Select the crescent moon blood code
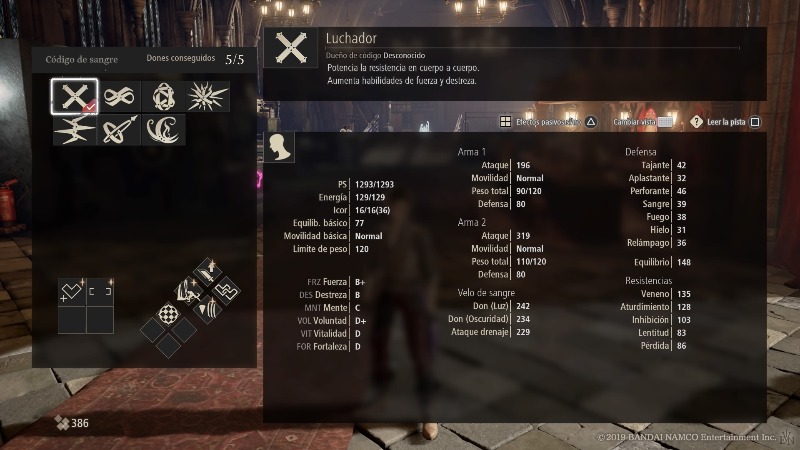800x450 pixels. 163,131
